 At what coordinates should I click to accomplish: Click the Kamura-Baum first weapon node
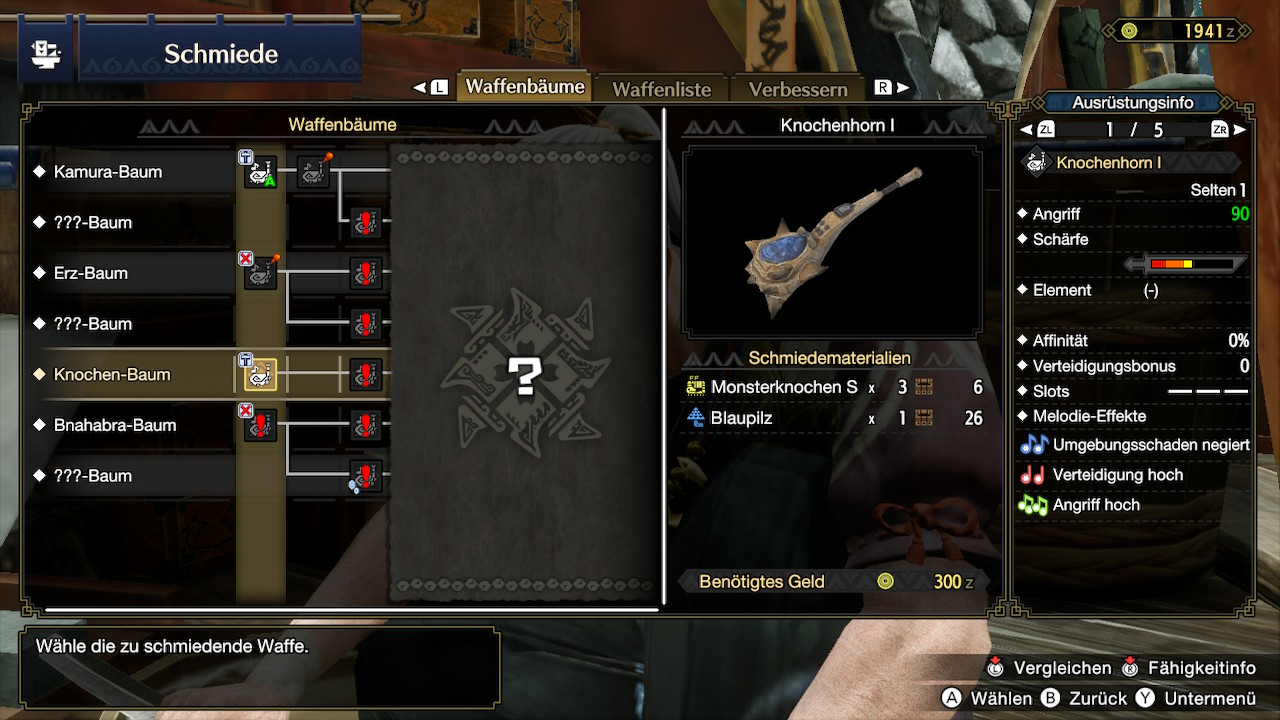(x=260, y=172)
